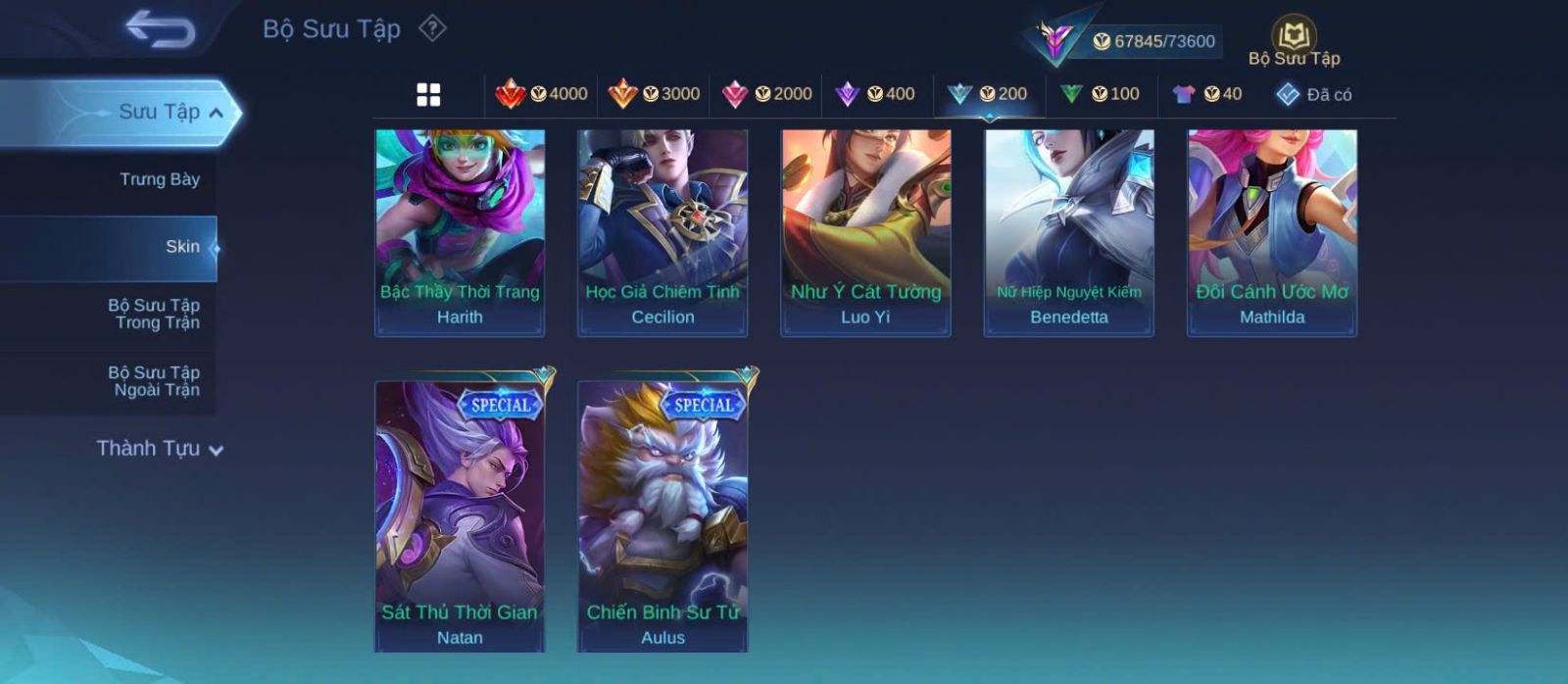Switch to the 3000 points tier tab

[655, 94]
